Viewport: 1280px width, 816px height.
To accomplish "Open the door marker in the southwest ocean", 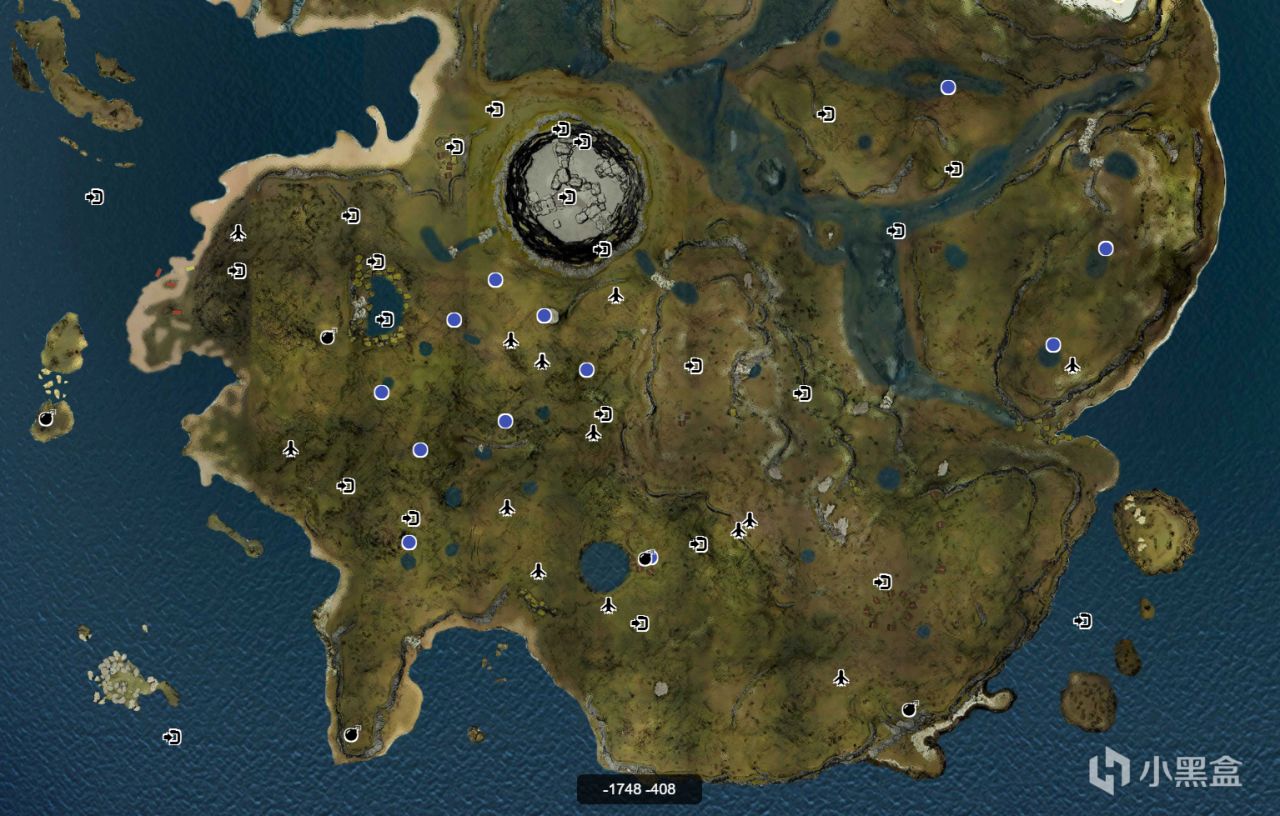I will coord(173,737).
